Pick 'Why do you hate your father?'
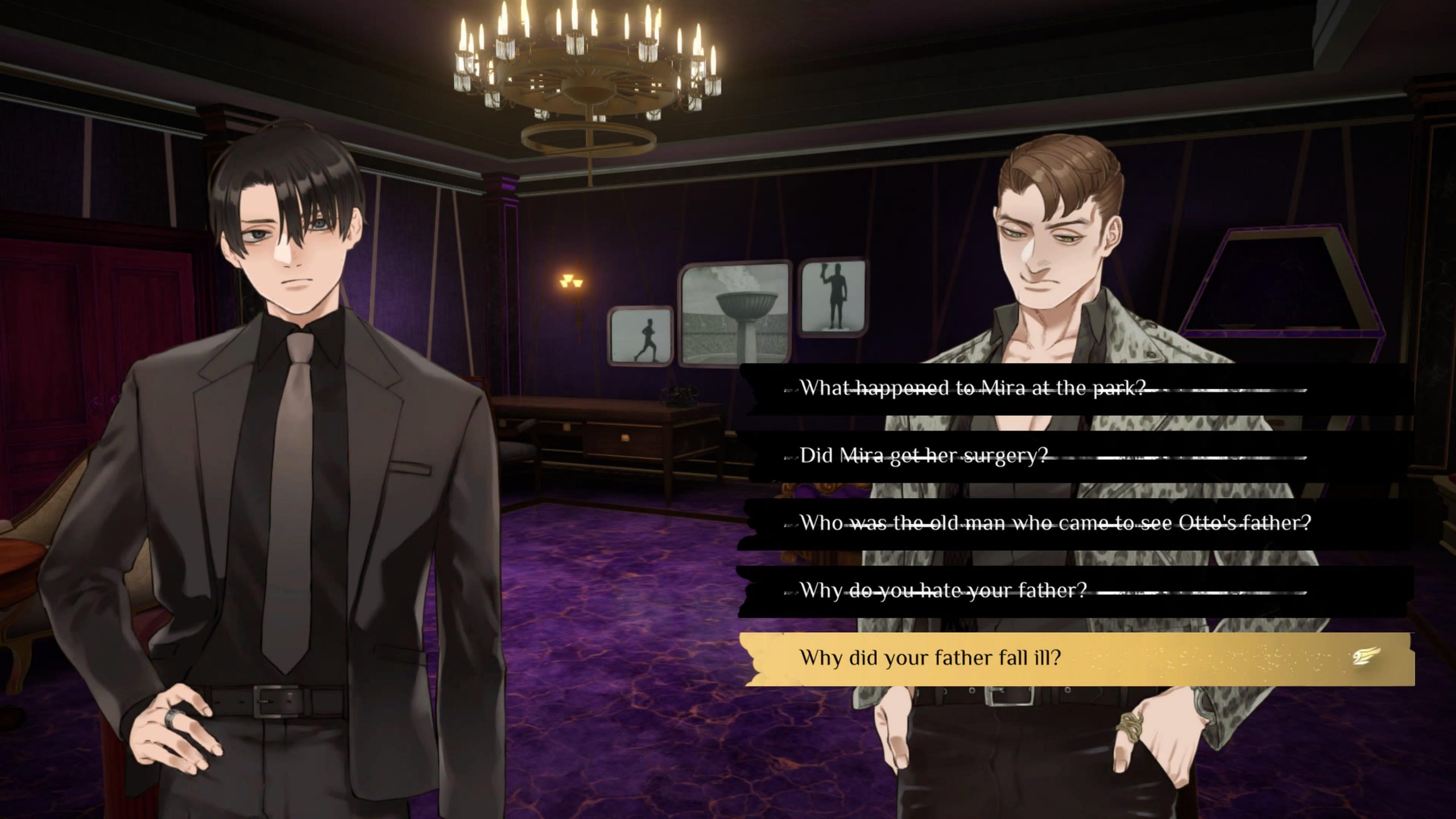Image resolution: width=1456 pixels, height=819 pixels. [943, 590]
